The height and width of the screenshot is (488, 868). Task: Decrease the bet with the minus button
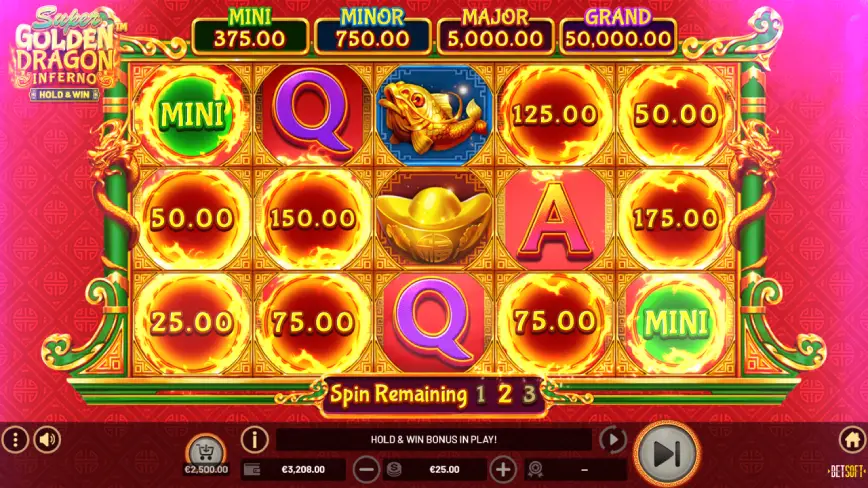[x=367, y=468]
